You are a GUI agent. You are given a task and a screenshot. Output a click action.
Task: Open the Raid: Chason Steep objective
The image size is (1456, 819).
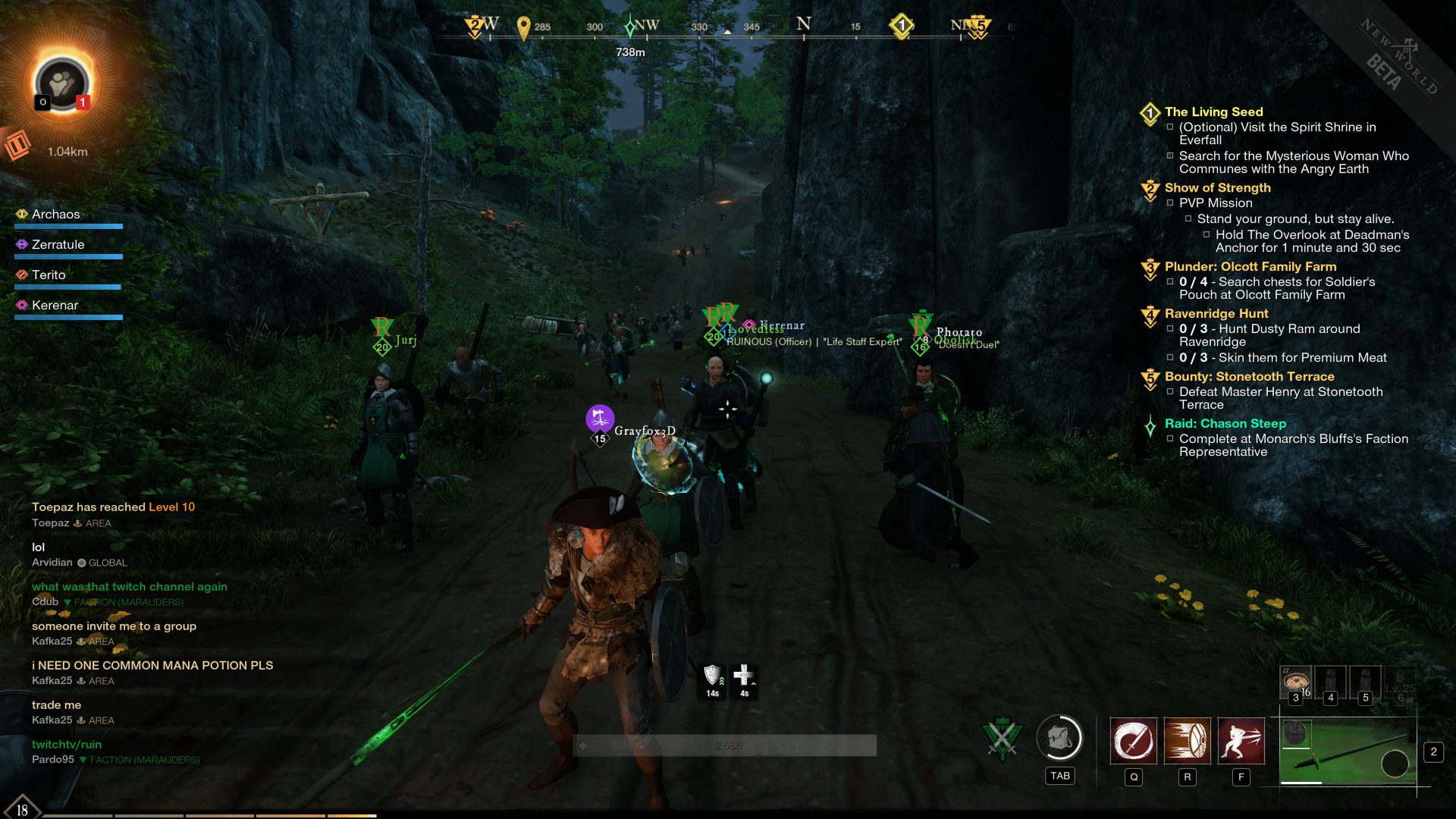point(1225,424)
